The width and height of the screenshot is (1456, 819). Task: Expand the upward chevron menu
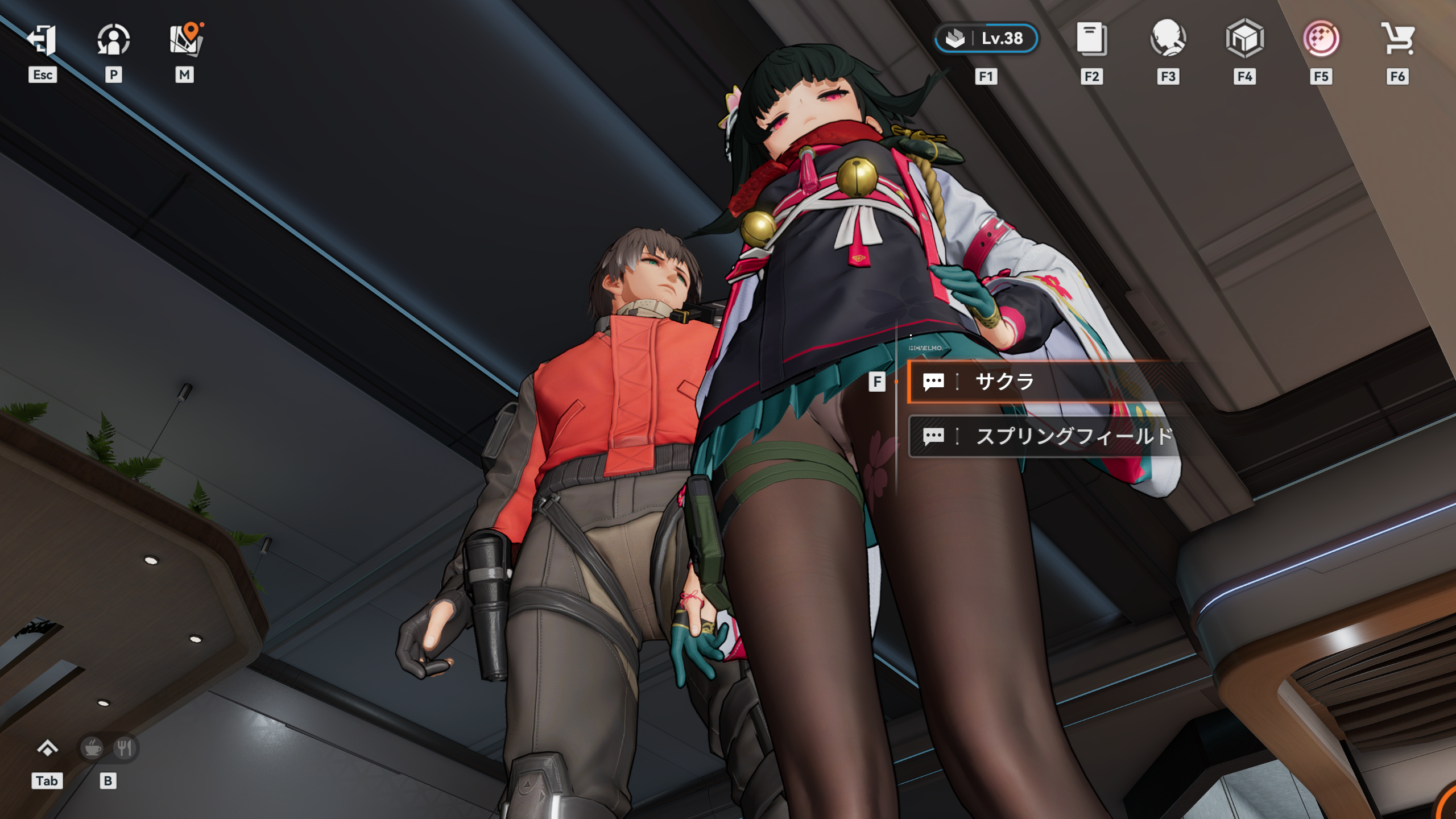pos(47,748)
